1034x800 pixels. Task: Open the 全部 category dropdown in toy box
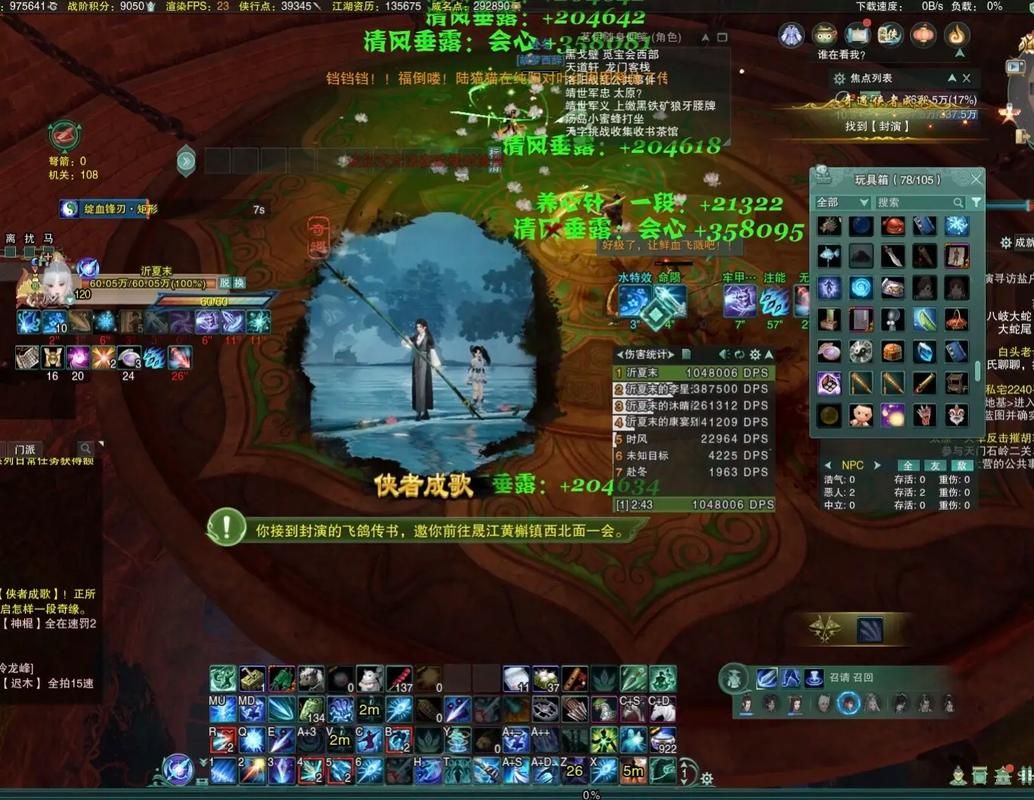coord(843,202)
